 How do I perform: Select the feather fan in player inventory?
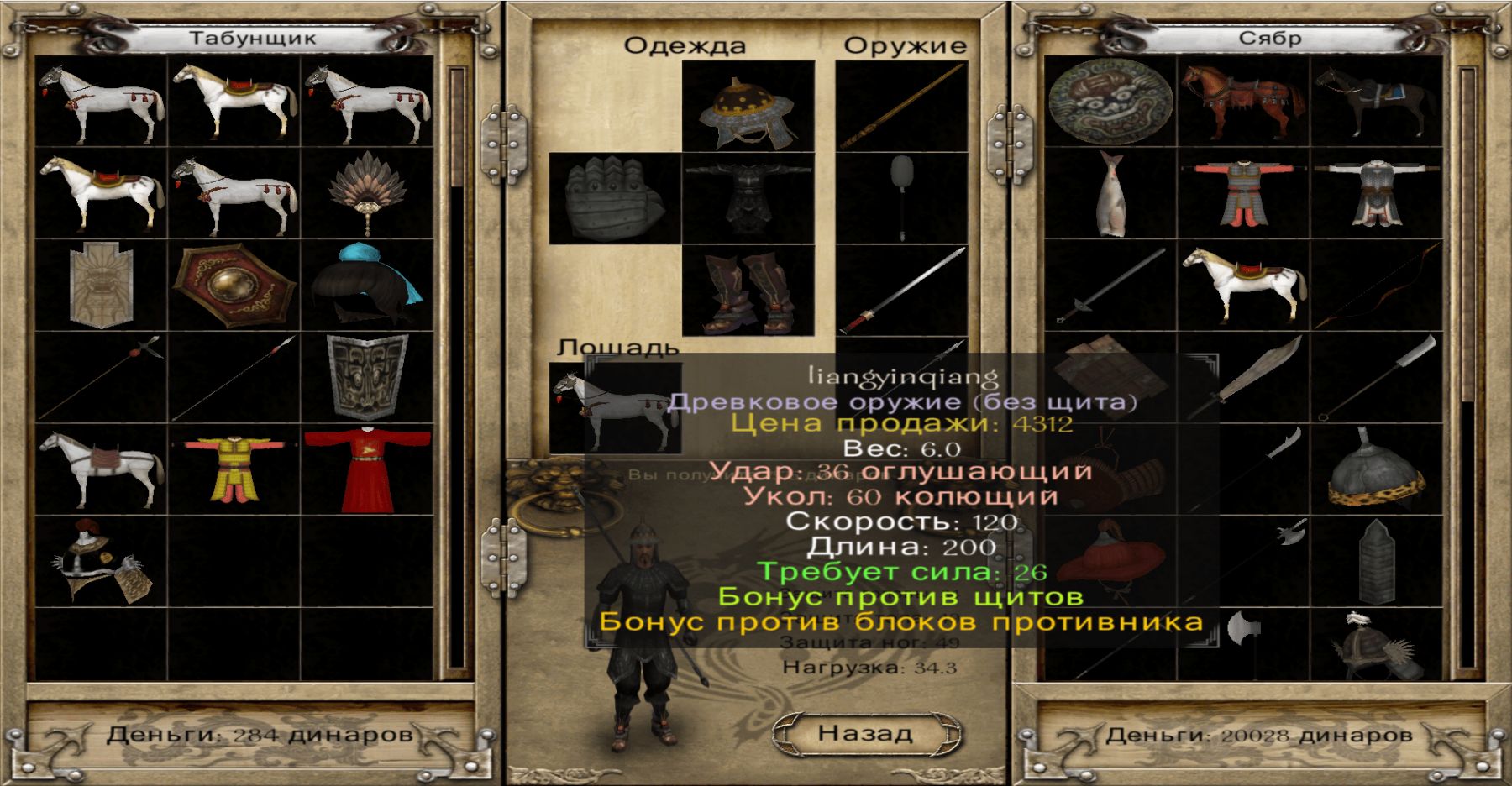pos(368,193)
